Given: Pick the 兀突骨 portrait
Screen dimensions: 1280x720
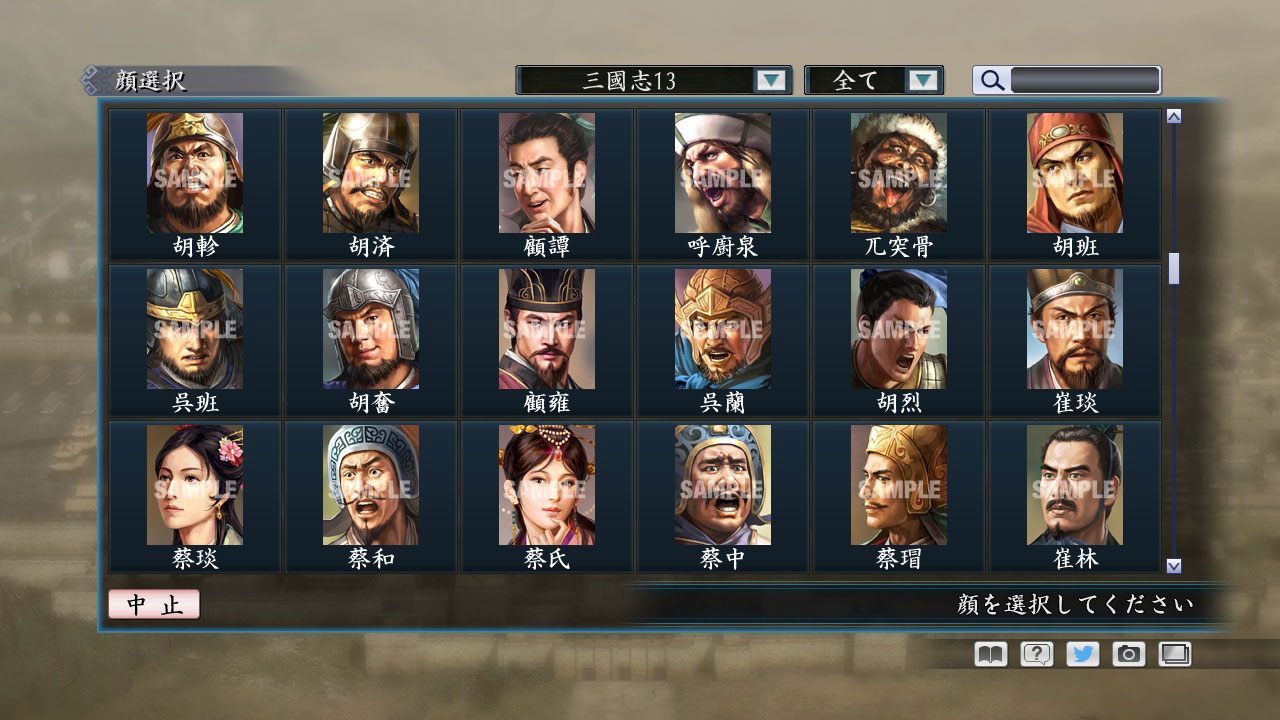Looking at the screenshot, I should click(x=899, y=173).
